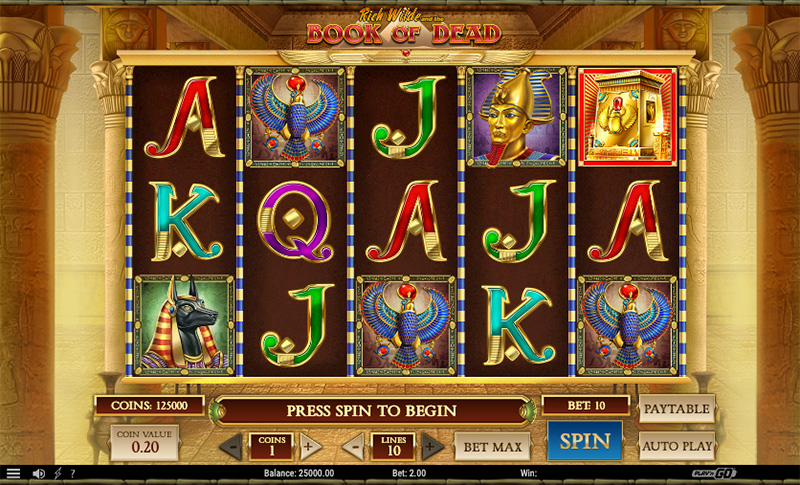The height and width of the screenshot is (485, 800).
Task: Open the hamburger menu in the bottom bar
Action: pyautogui.click(x=13, y=473)
